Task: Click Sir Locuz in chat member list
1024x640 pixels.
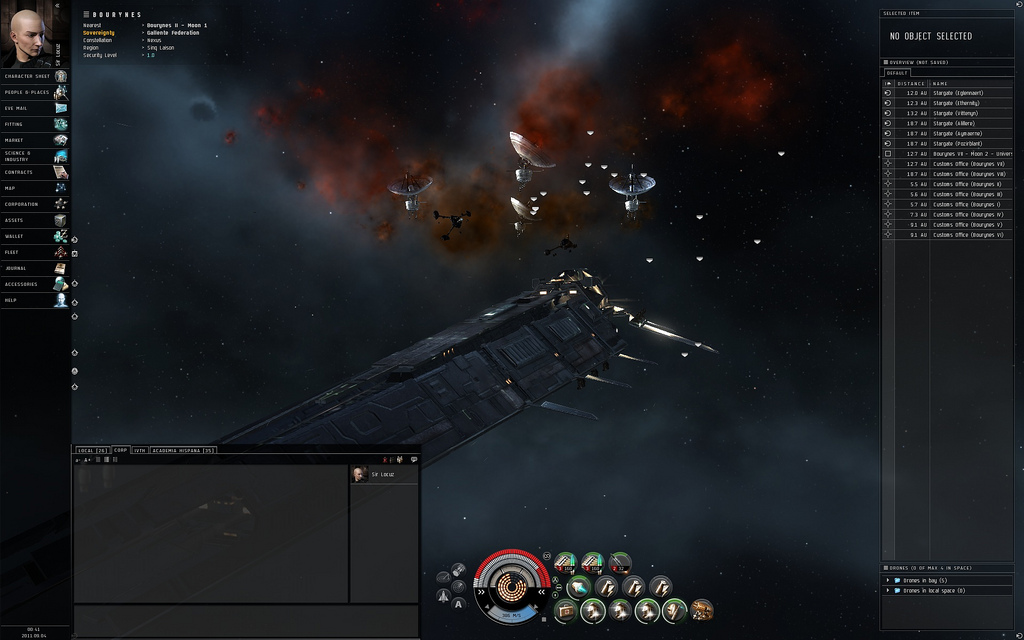Action: [382, 474]
